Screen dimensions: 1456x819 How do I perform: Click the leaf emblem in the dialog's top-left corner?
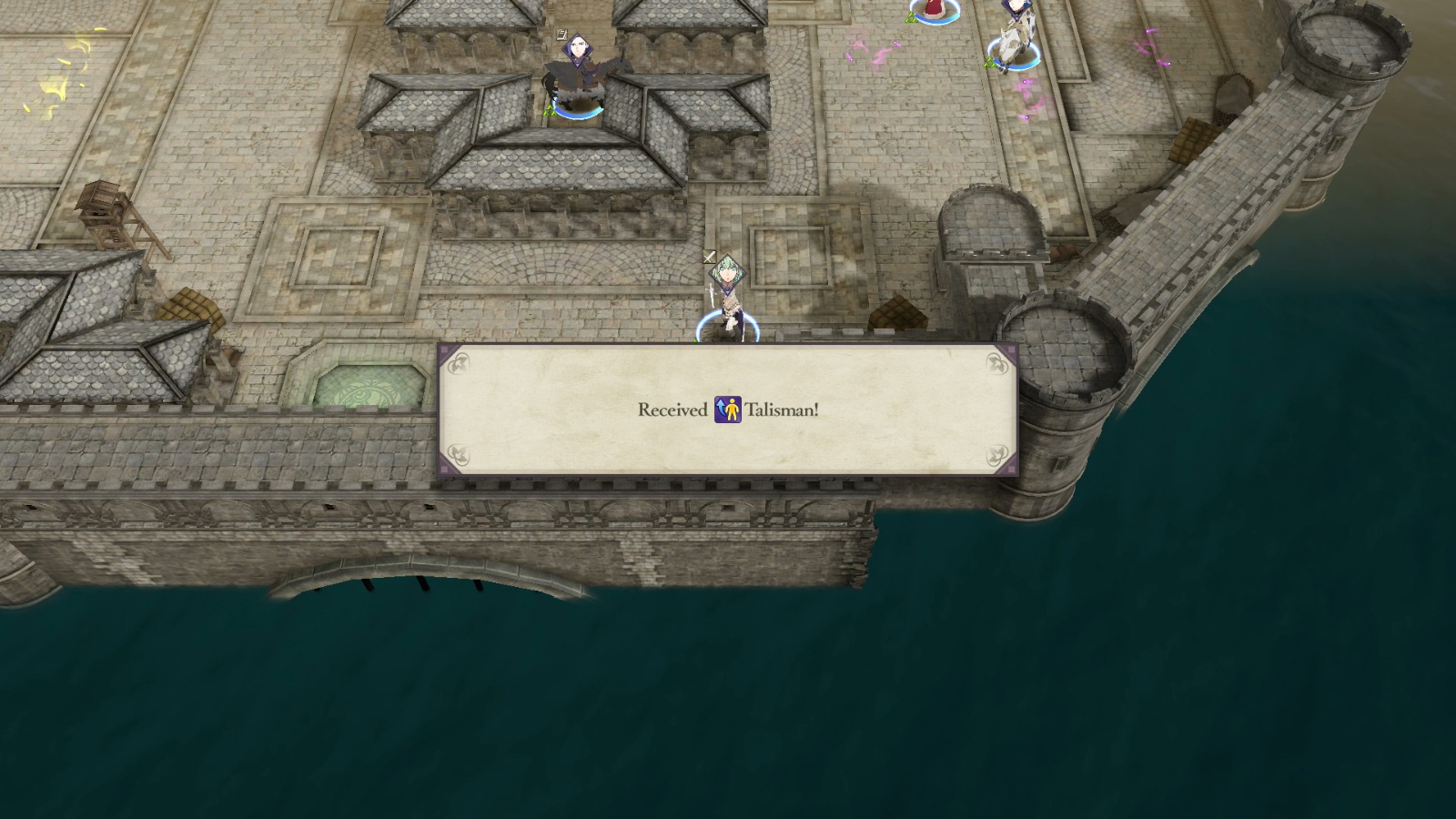tap(460, 362)
